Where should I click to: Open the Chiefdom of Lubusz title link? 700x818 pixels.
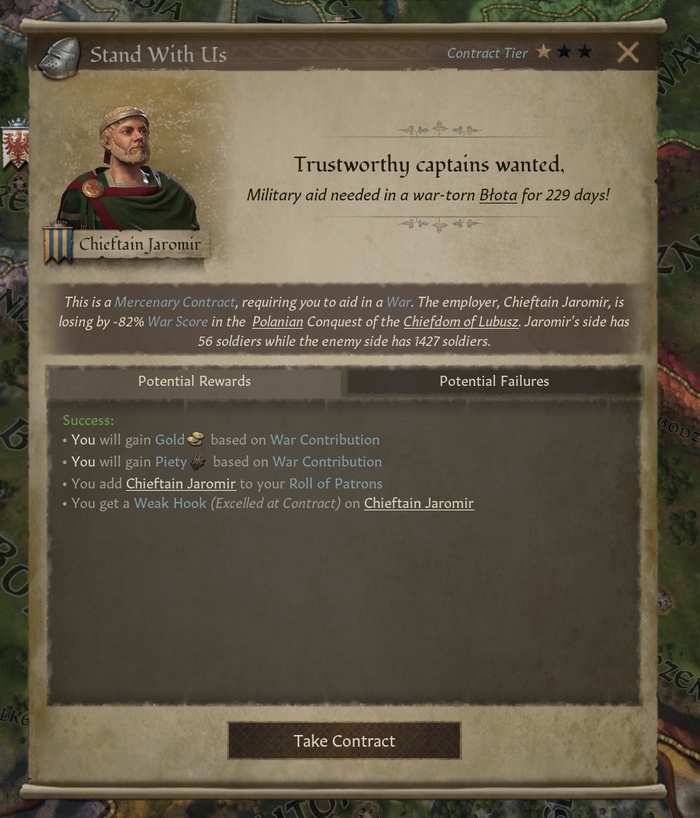[x=461, y=321]
